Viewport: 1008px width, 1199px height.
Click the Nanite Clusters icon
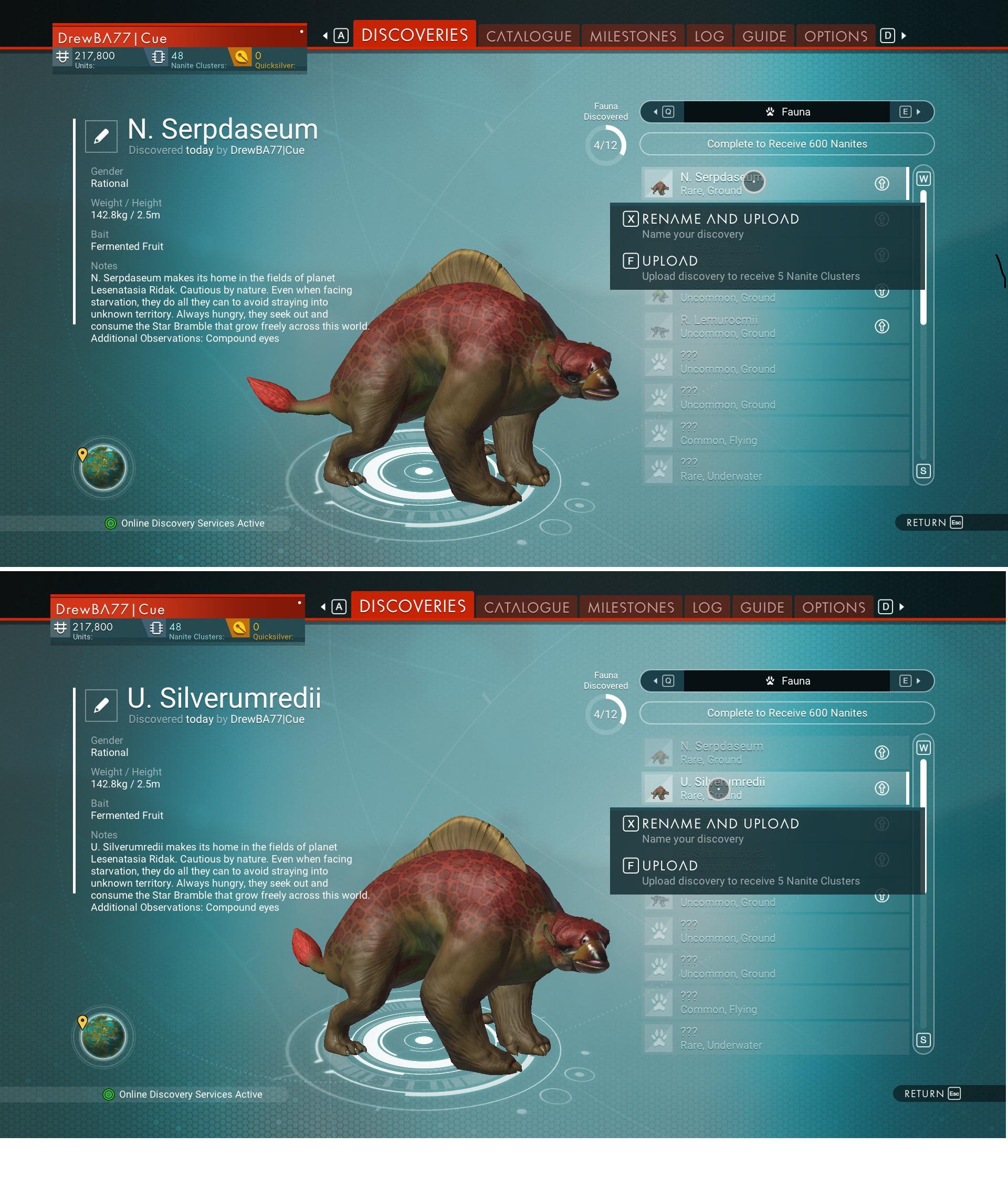tap(158, 56)
